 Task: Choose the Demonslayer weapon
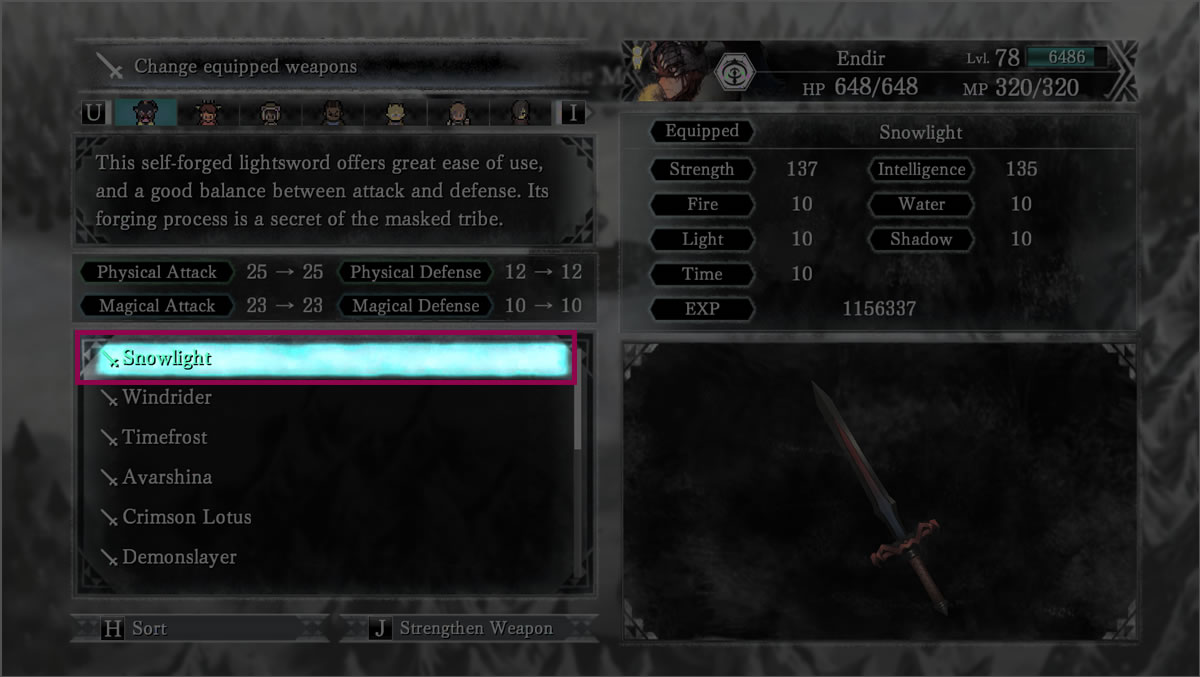179,557
